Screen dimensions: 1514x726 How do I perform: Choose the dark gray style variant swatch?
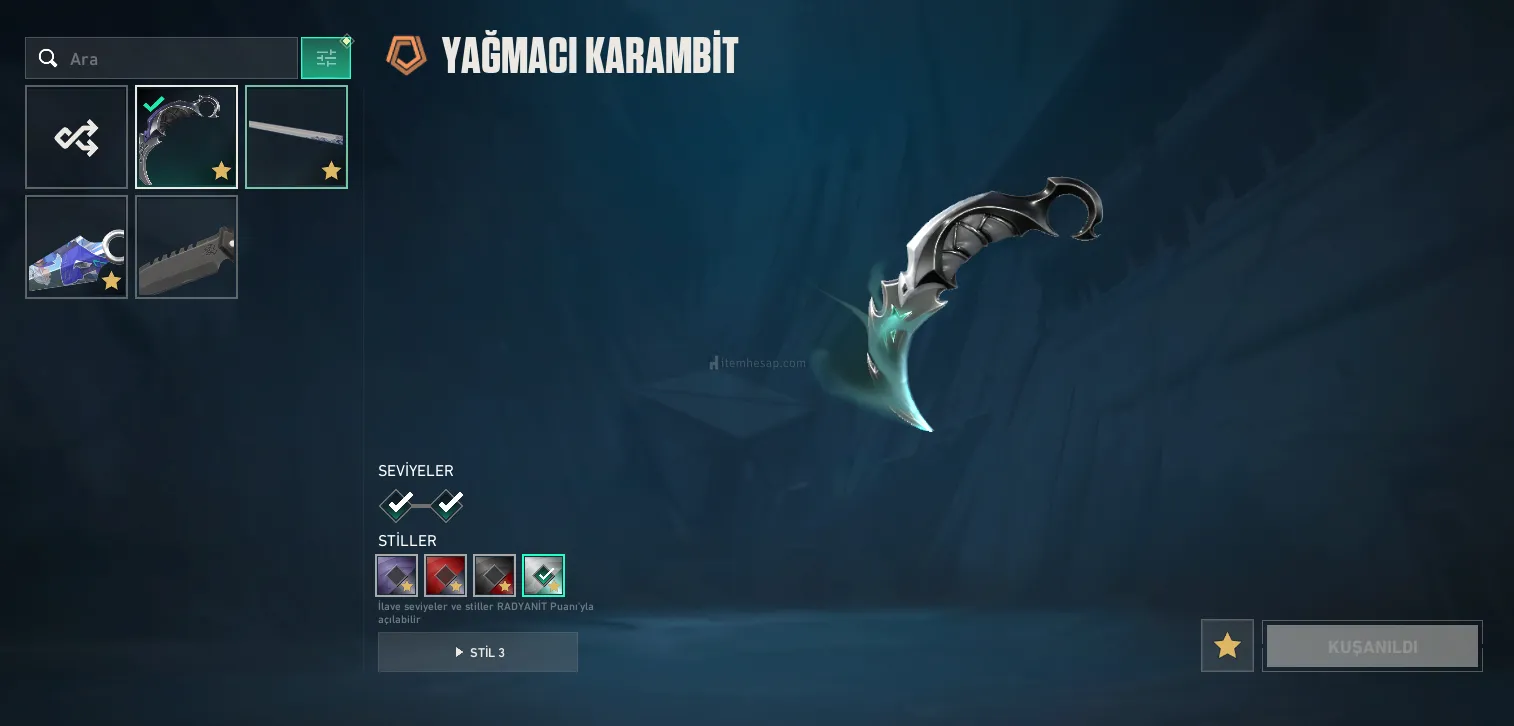click(x=494, y=575)
